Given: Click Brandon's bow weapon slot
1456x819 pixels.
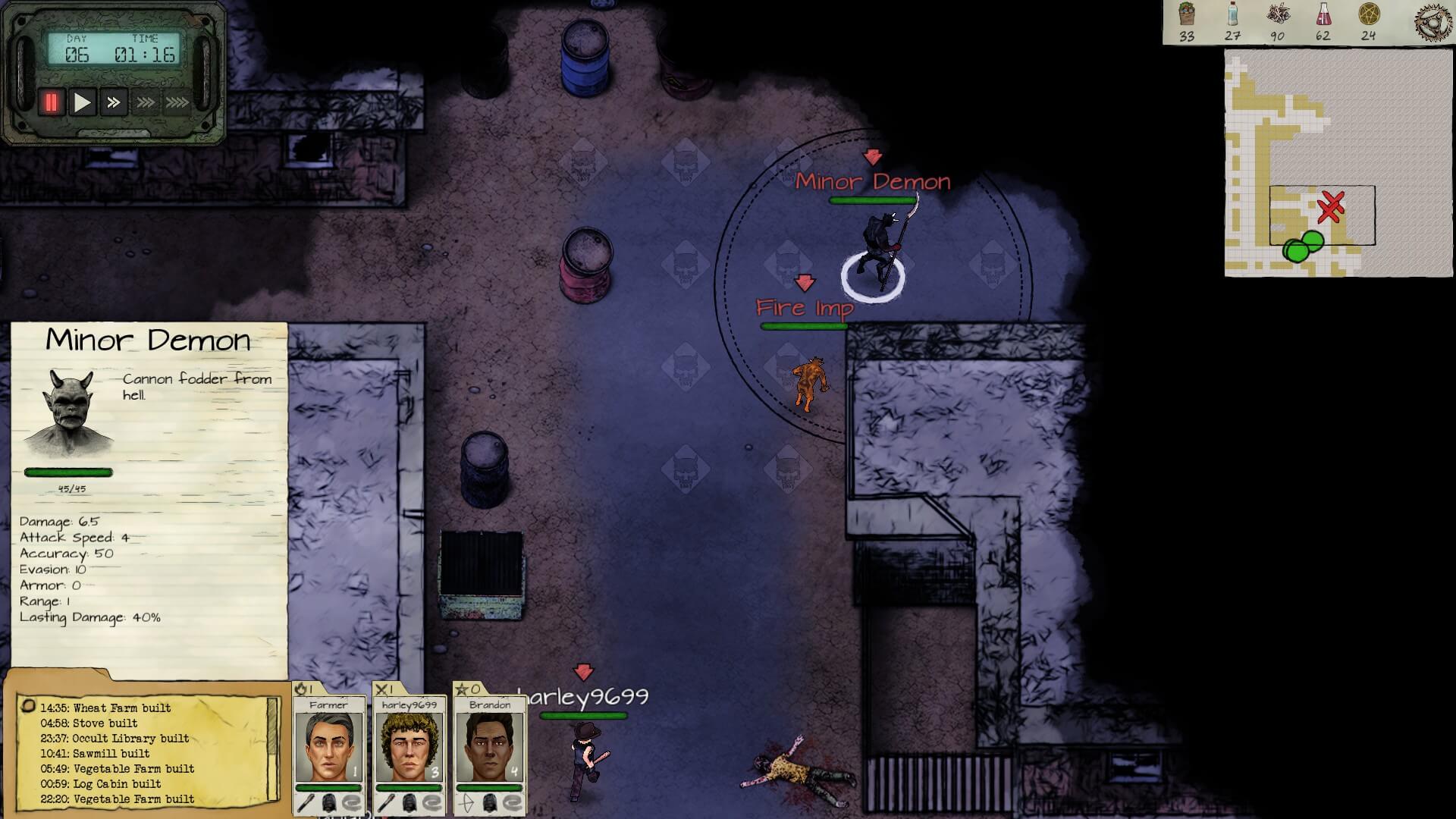Looking at the screenshot, I should [x=465, y=803].
